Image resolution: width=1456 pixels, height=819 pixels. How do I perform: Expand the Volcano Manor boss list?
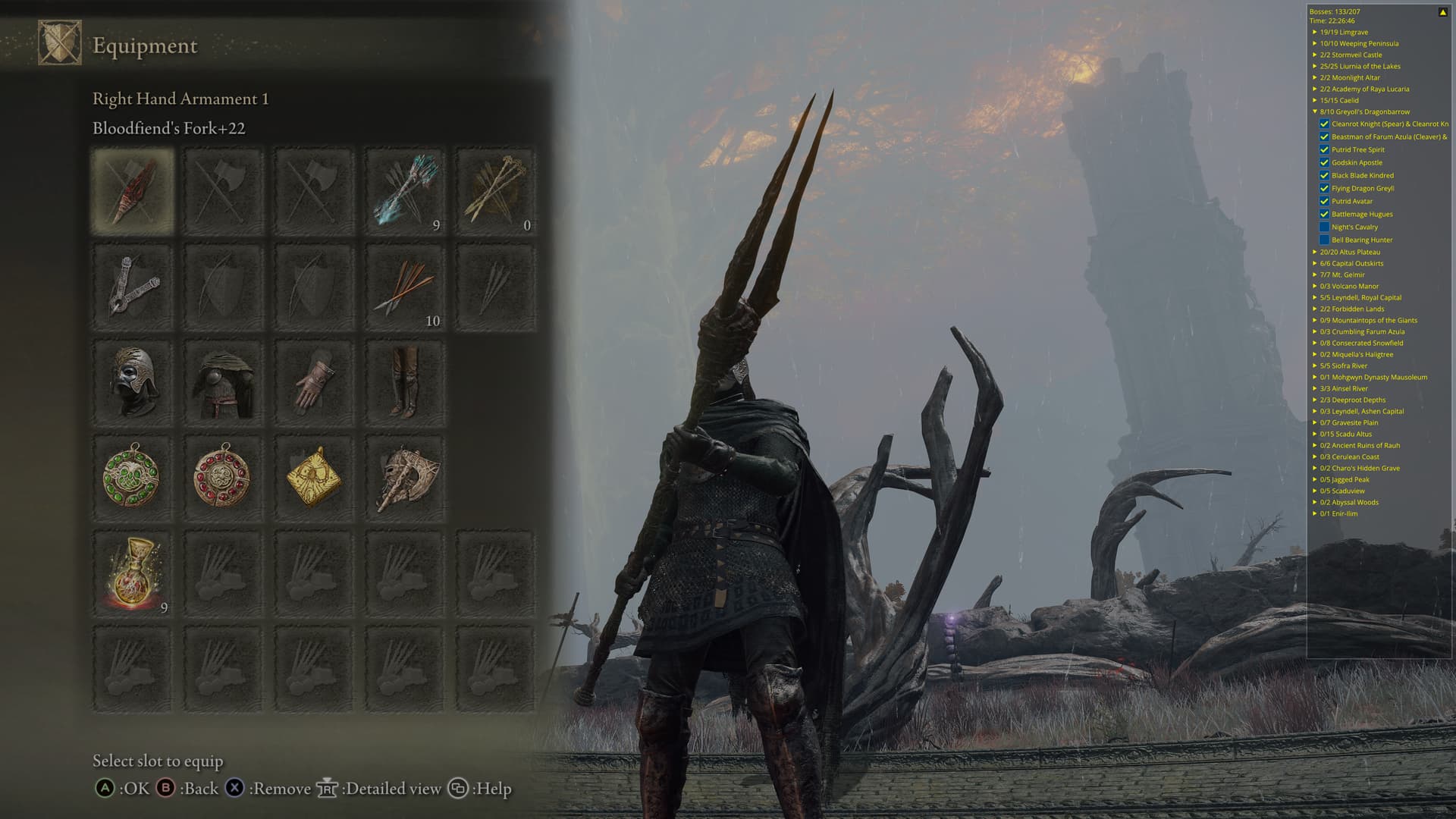pyautogui.click(x=1315, y=286)
